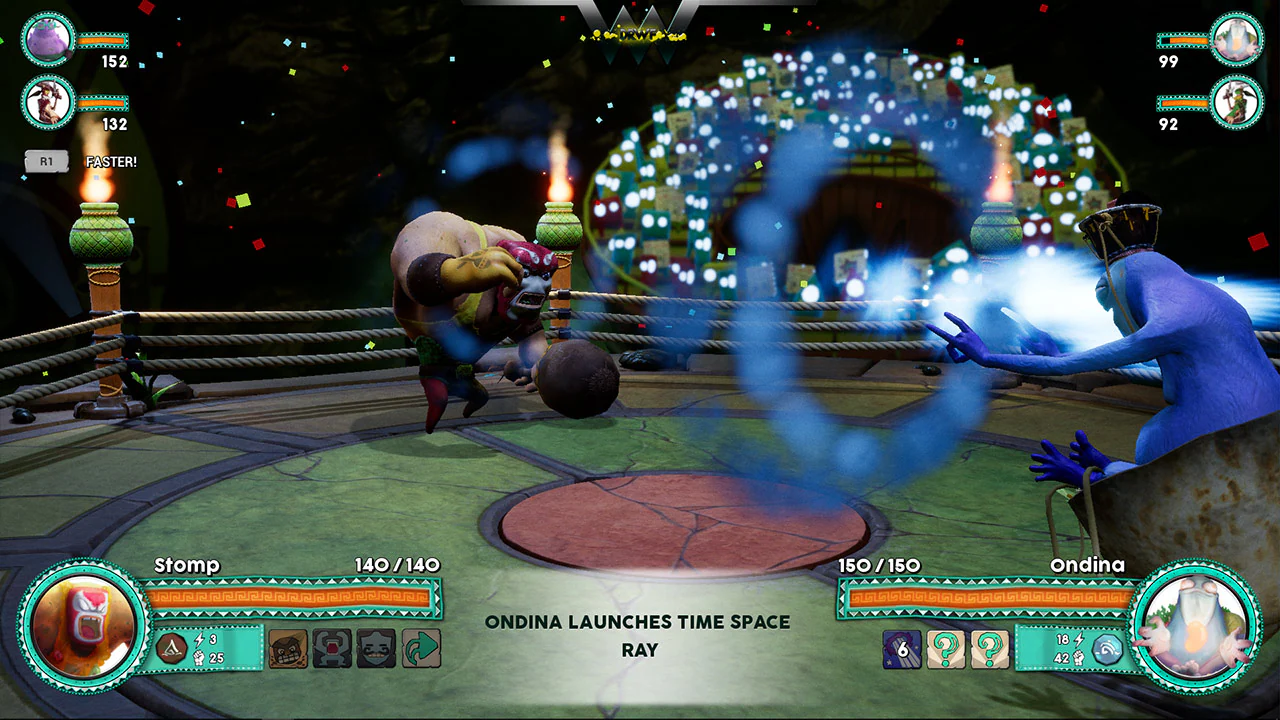Pick the mustached gray face ability icon
1280x720 pixels.
click(x=377, y=648)
